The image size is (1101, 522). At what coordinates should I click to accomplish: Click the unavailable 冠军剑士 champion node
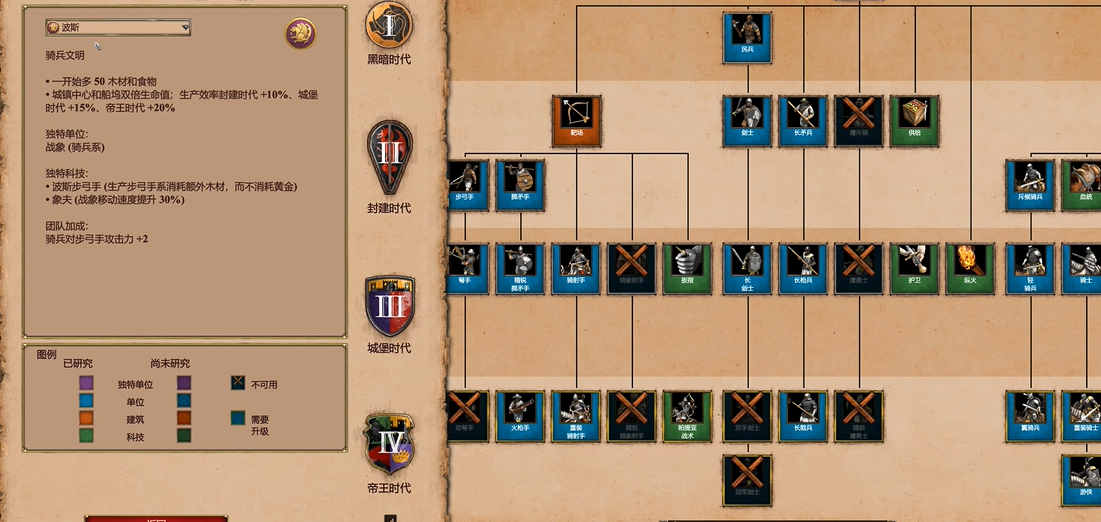coord(747,480)
